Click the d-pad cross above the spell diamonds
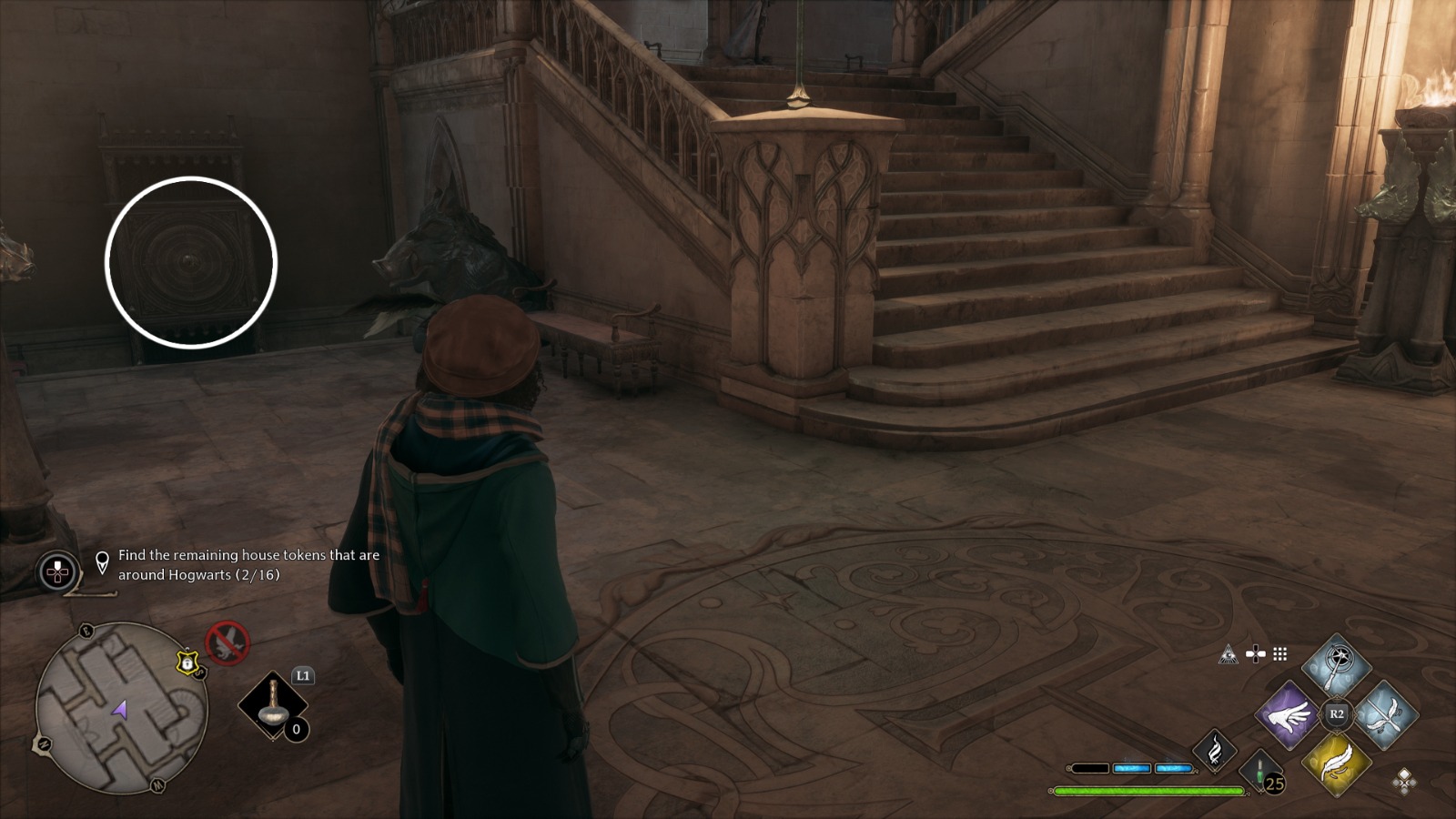1456x819 pixels. [x=1255, y=654]
